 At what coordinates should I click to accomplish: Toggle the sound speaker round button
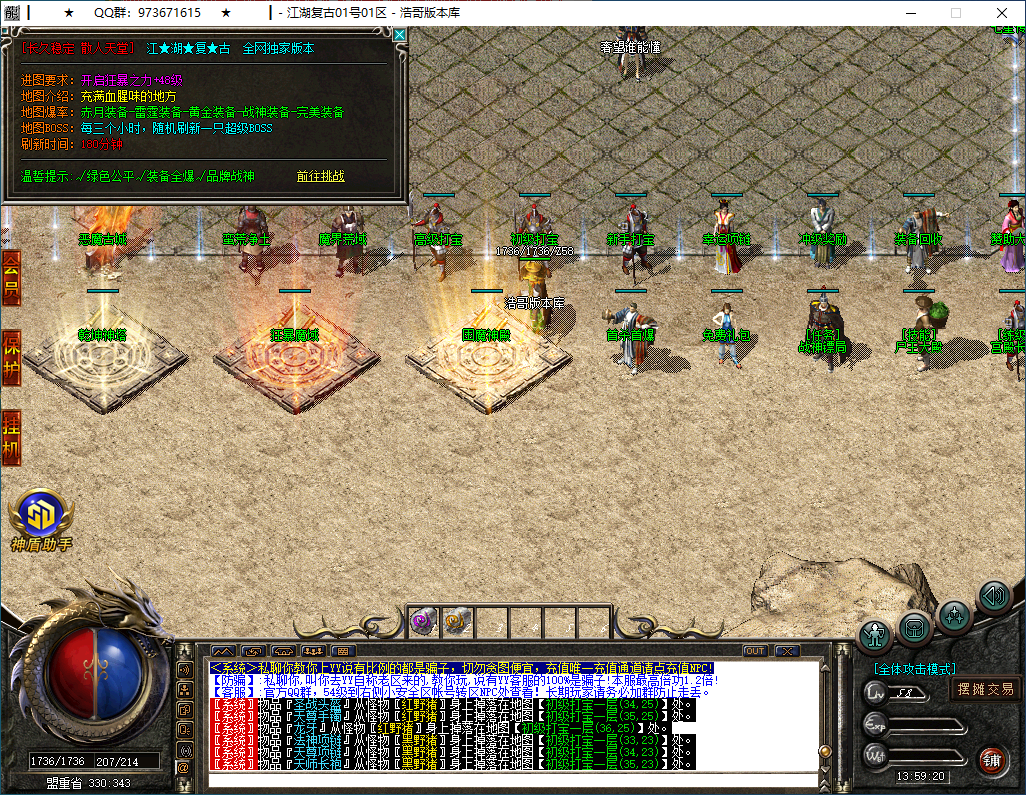pos(994,597)
